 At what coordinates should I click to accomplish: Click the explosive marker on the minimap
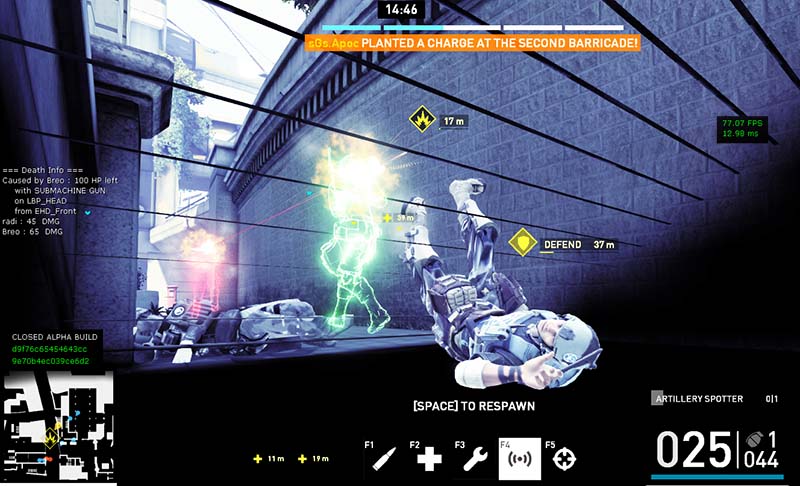(x=50, y=436)
